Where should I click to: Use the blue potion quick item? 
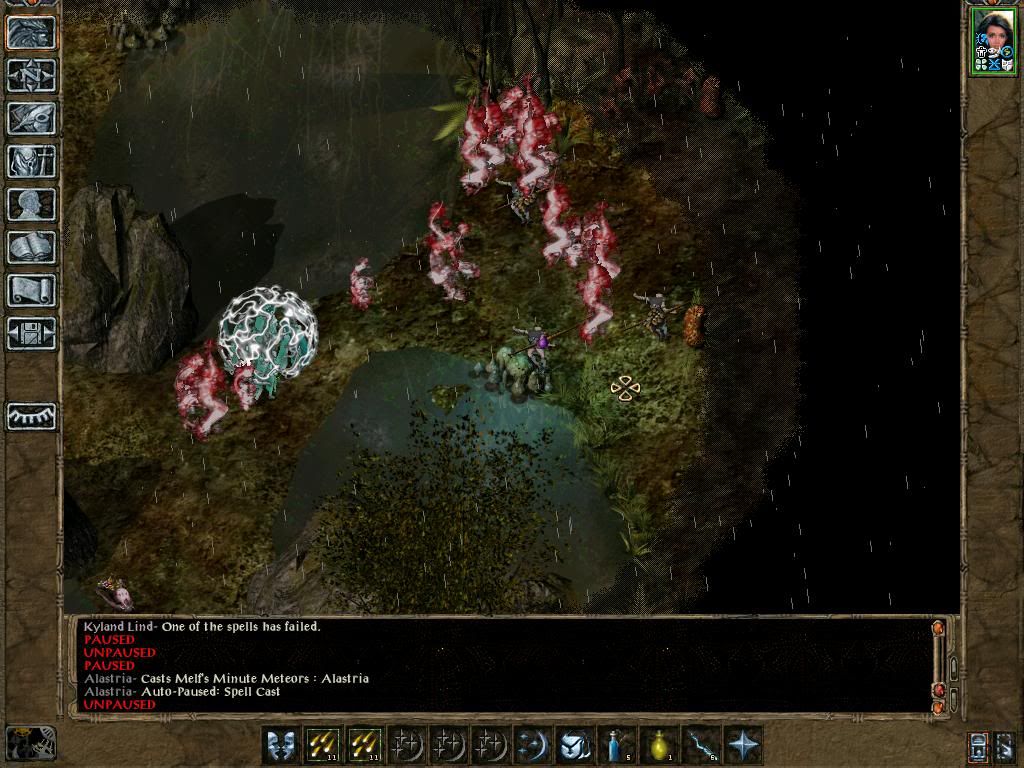coord(617,745)
